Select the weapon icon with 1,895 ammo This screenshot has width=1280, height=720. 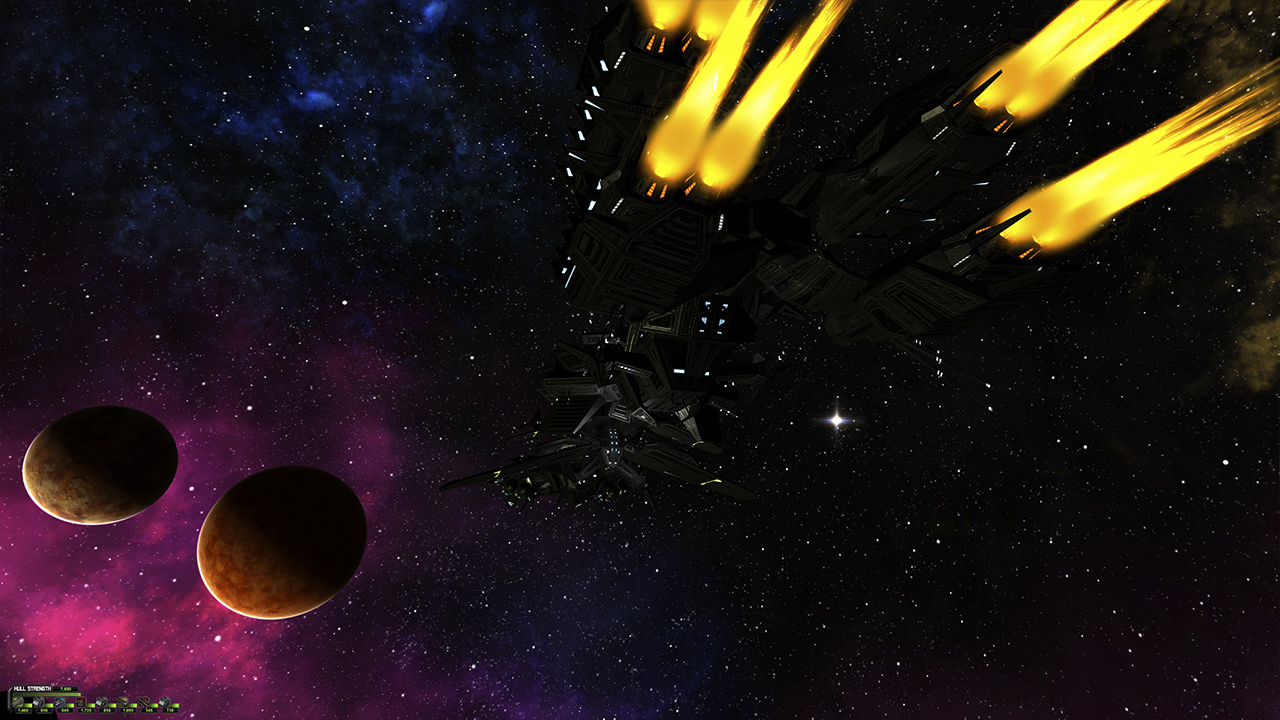coord(122,701)
